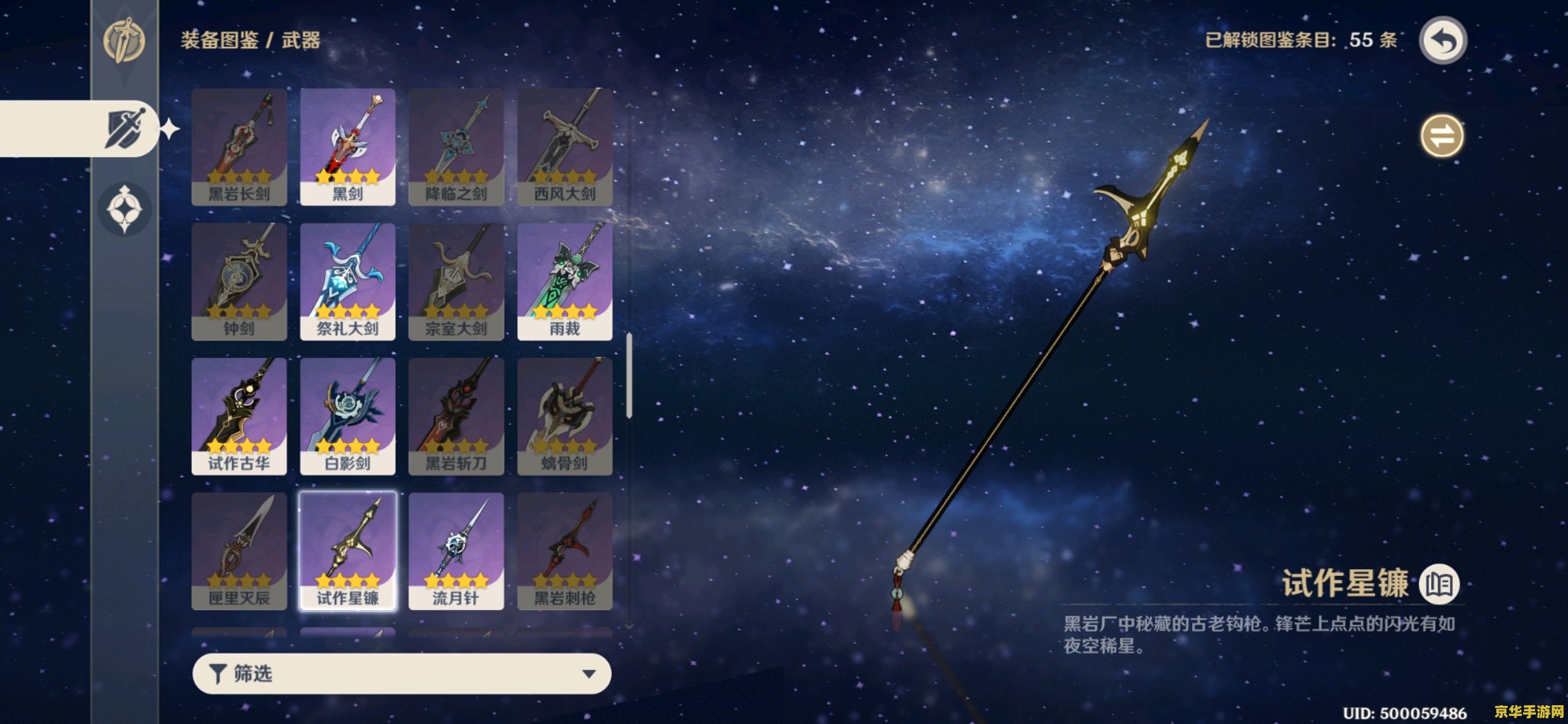Select the 试作古华 weapon tile
This screenshot has height=724, width=1568.
tap(239, 416)
